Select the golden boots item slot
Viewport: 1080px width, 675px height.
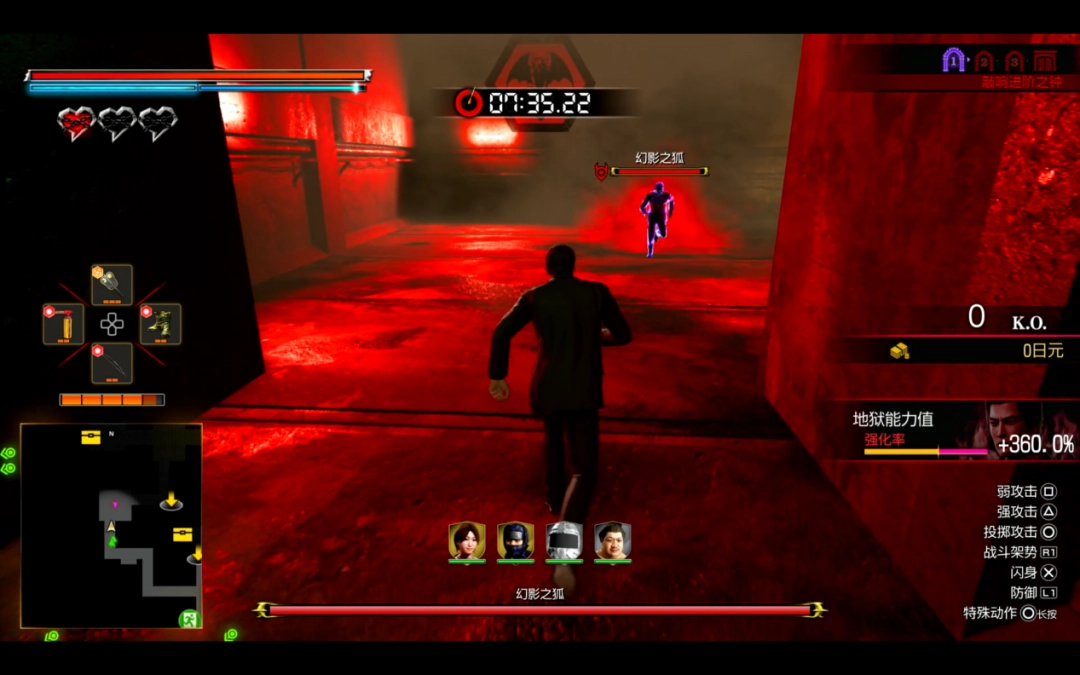pyautogui.click(x=160, y=324)
